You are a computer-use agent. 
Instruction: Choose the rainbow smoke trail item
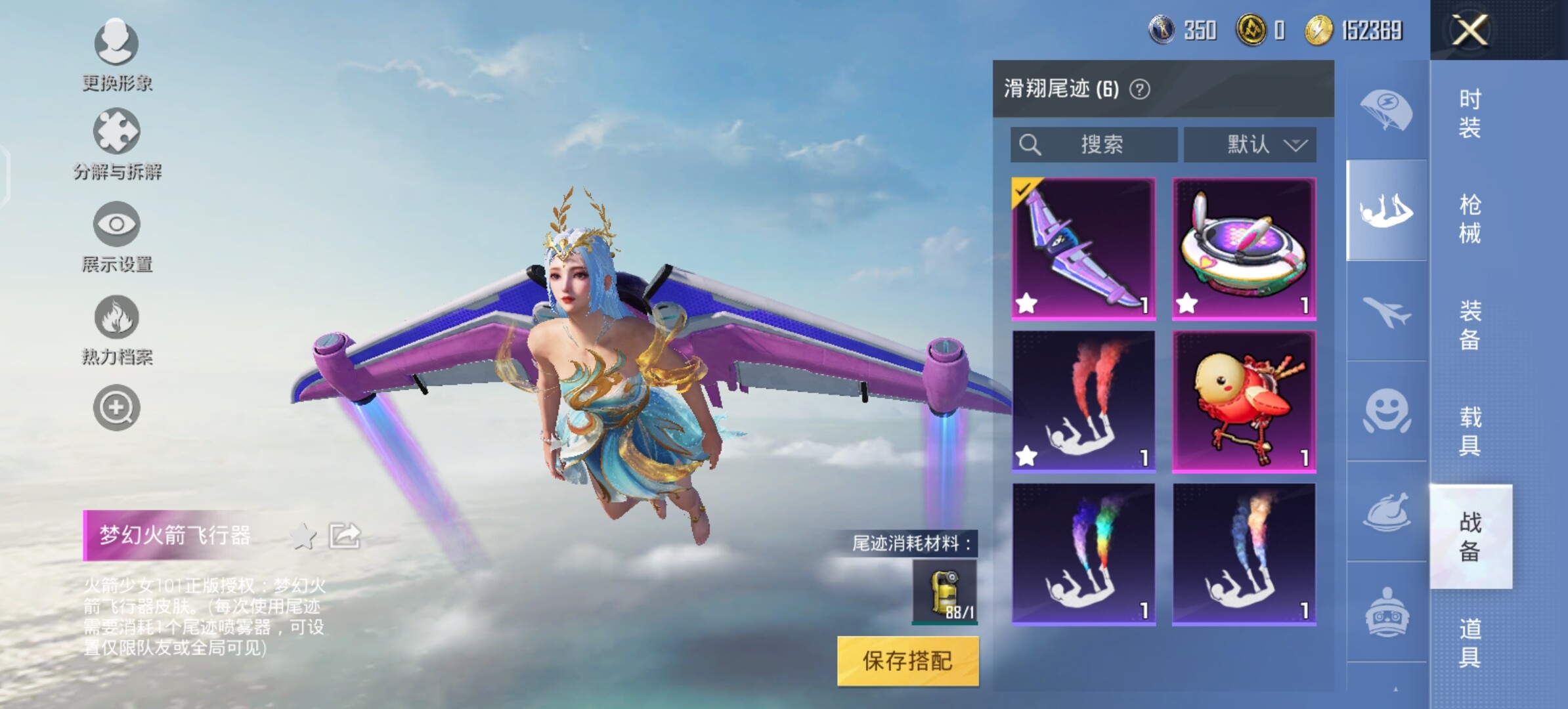tap(1083, 554)
